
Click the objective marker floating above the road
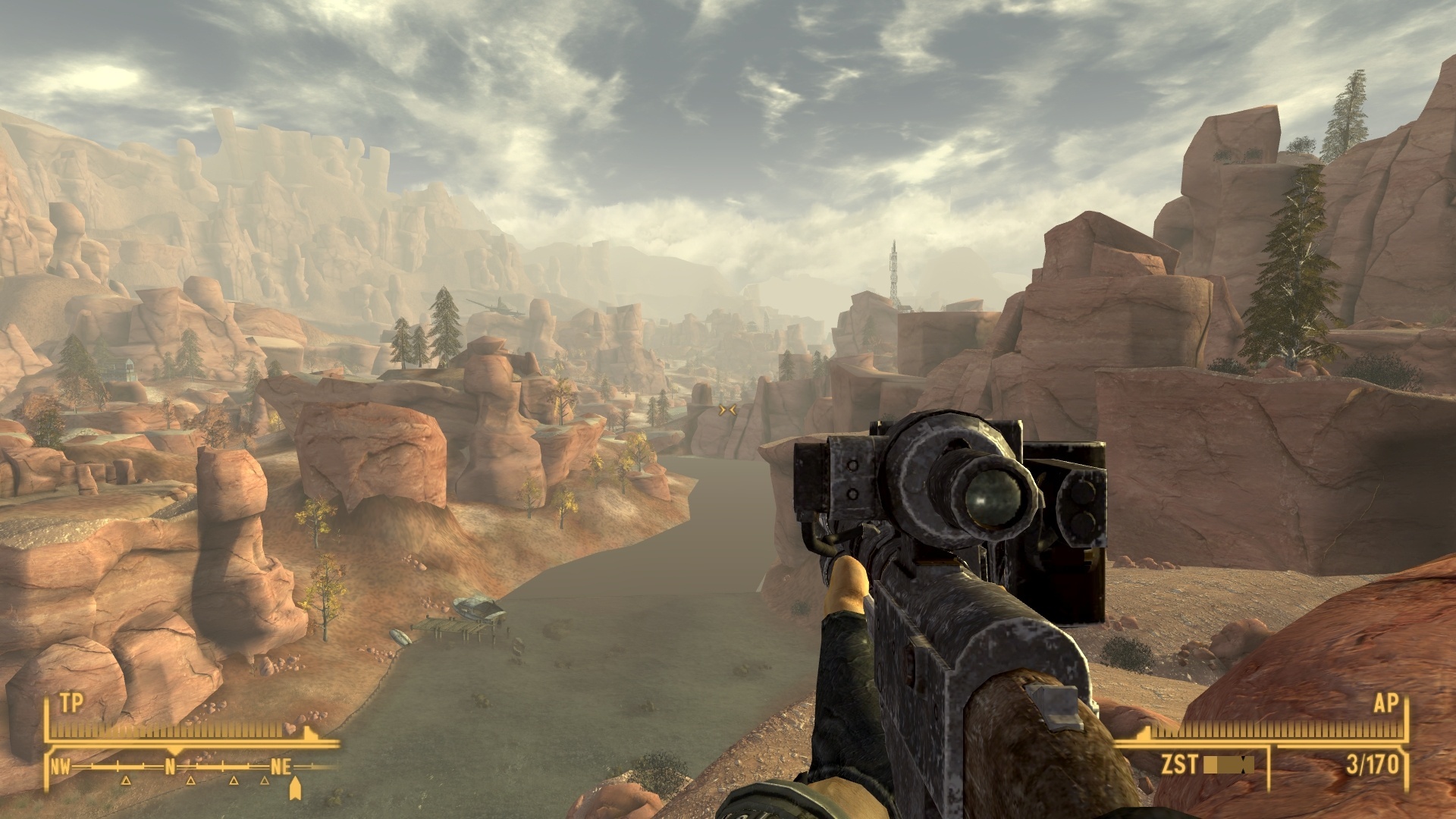tap(726, 409)
